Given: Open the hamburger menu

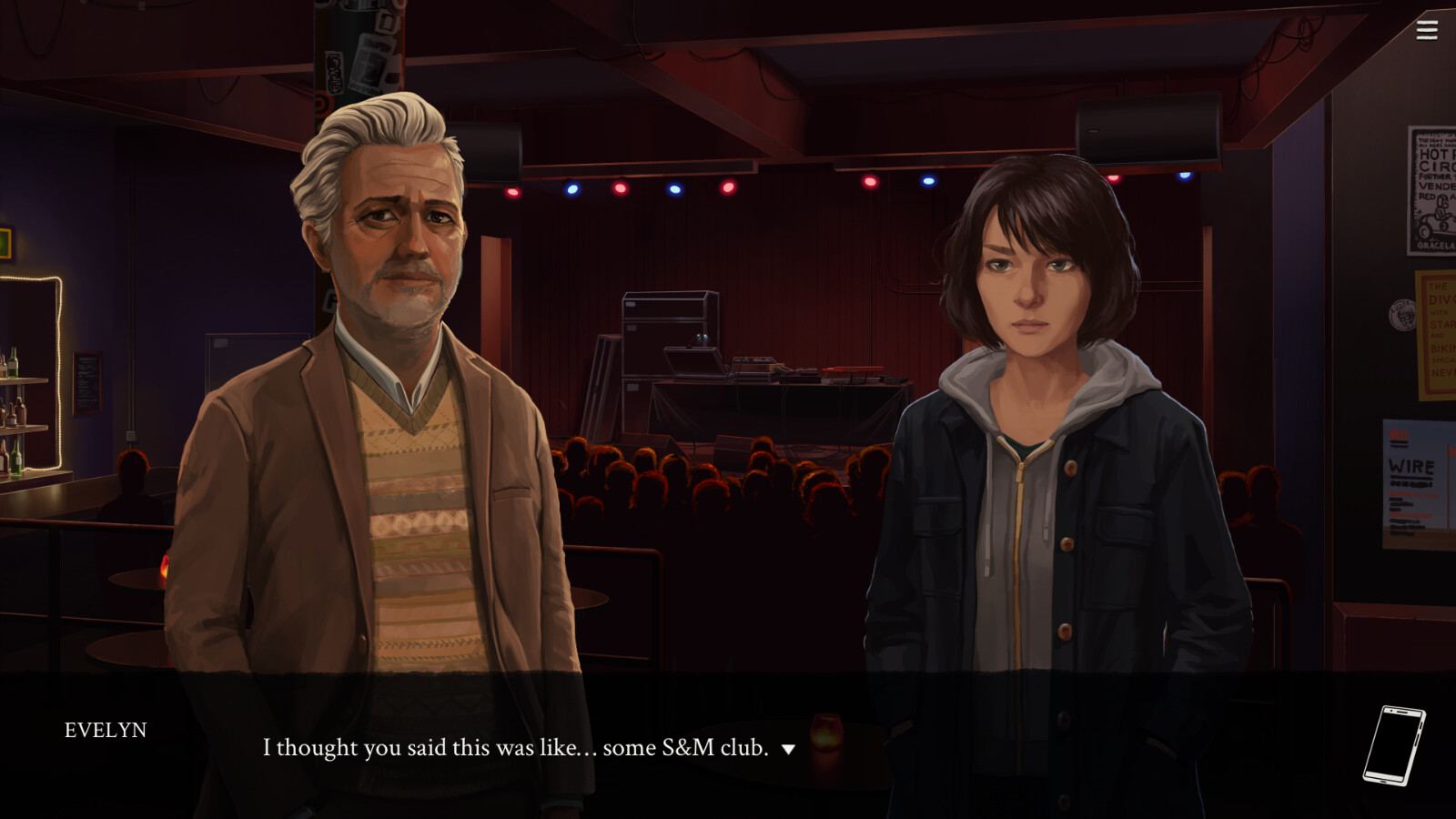Looking at the screenshot, I should pyautogui.click(x=1426, y=30).
